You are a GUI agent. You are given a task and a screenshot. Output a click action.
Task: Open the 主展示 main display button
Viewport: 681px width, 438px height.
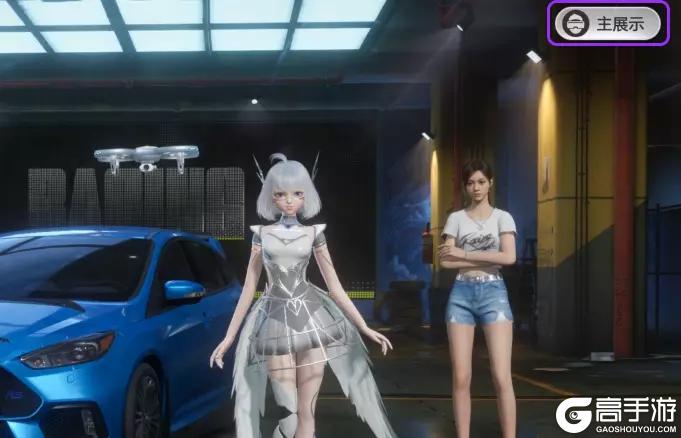pos(608,22)
